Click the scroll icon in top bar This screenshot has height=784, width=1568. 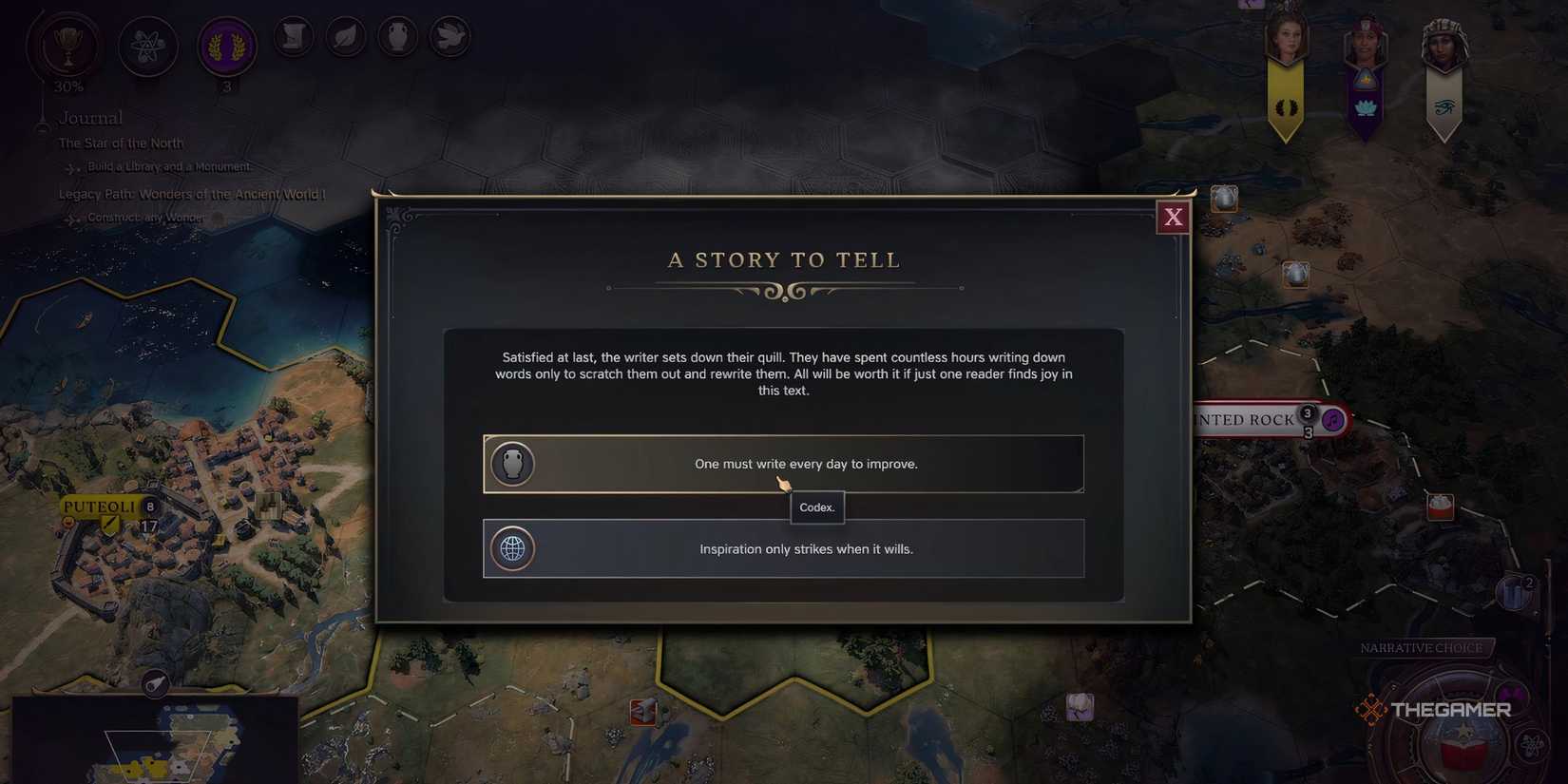click(294, 36)
